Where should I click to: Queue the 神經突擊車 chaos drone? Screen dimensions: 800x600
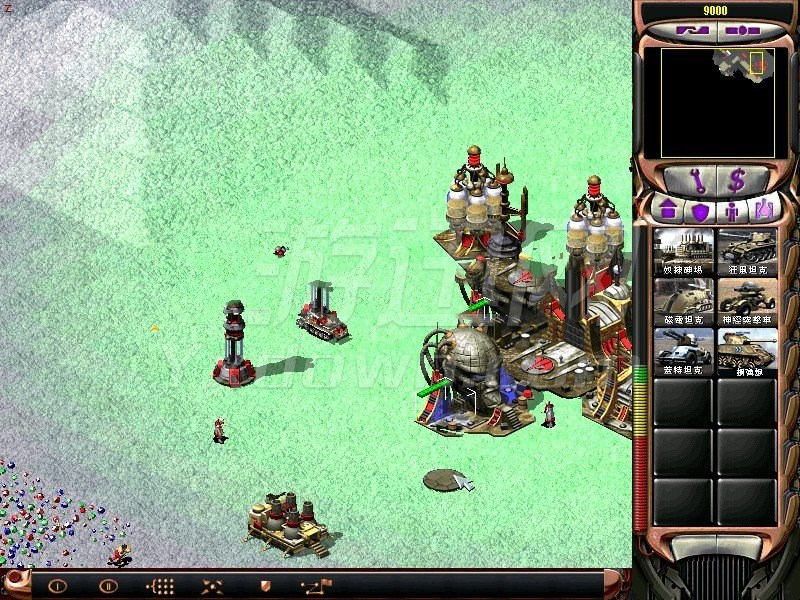click(x=747, y=301)
